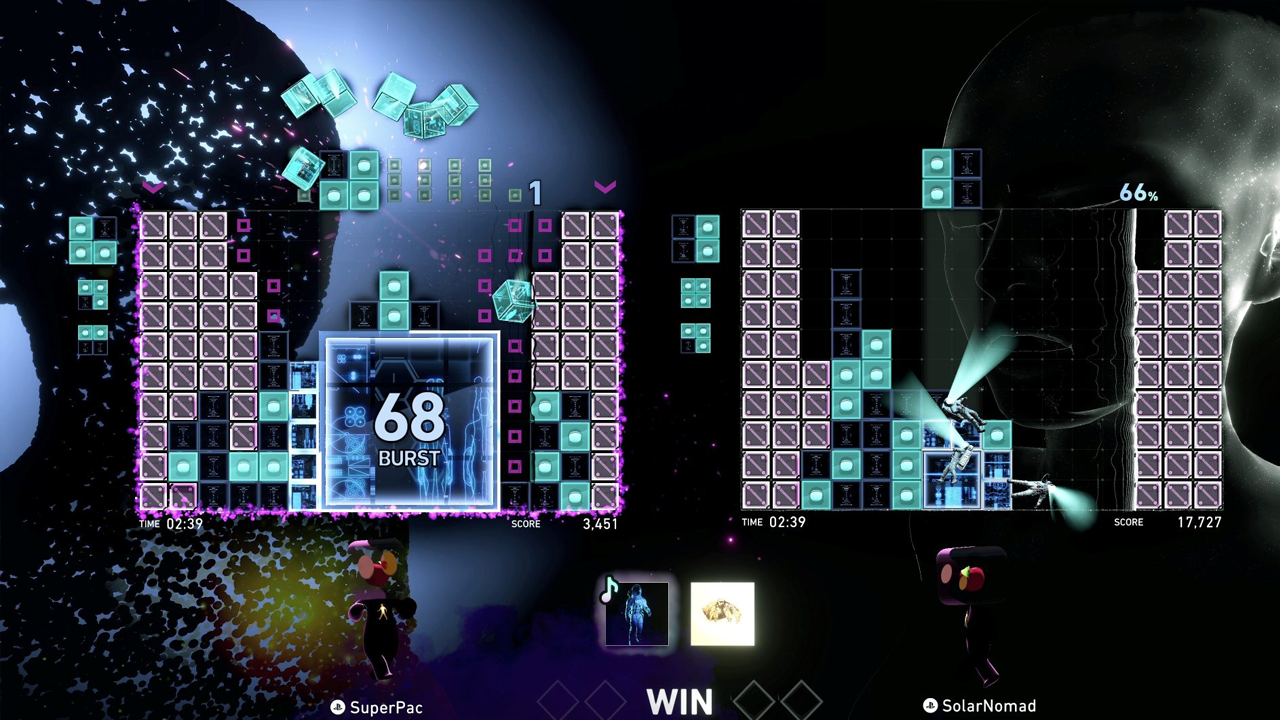The width and height of the screenshot is (1280, 720).
Task: Click the SolarNomad player name tag
Action: [x=979, y=706]
